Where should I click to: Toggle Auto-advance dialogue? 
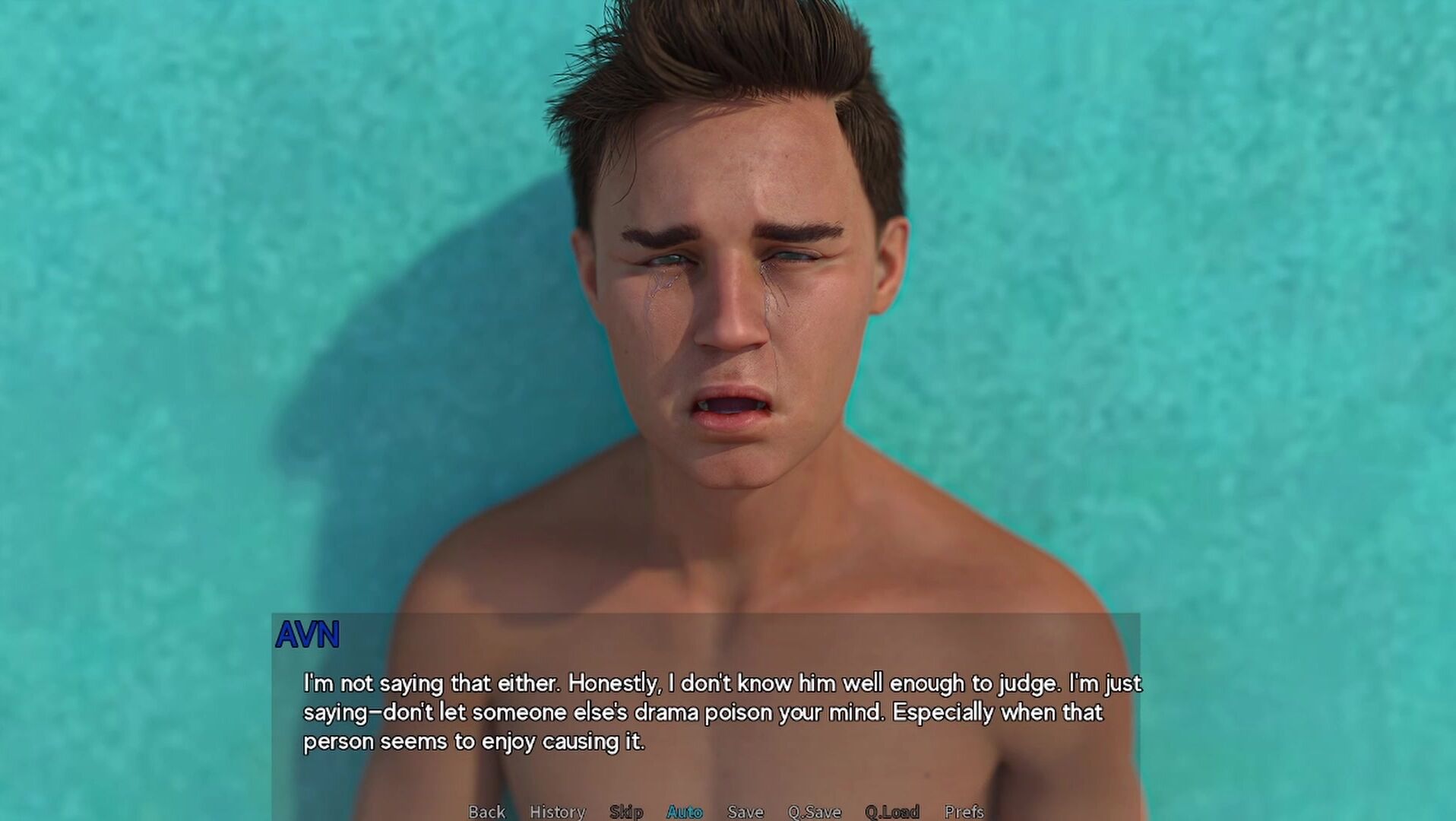tap(685, 812)
